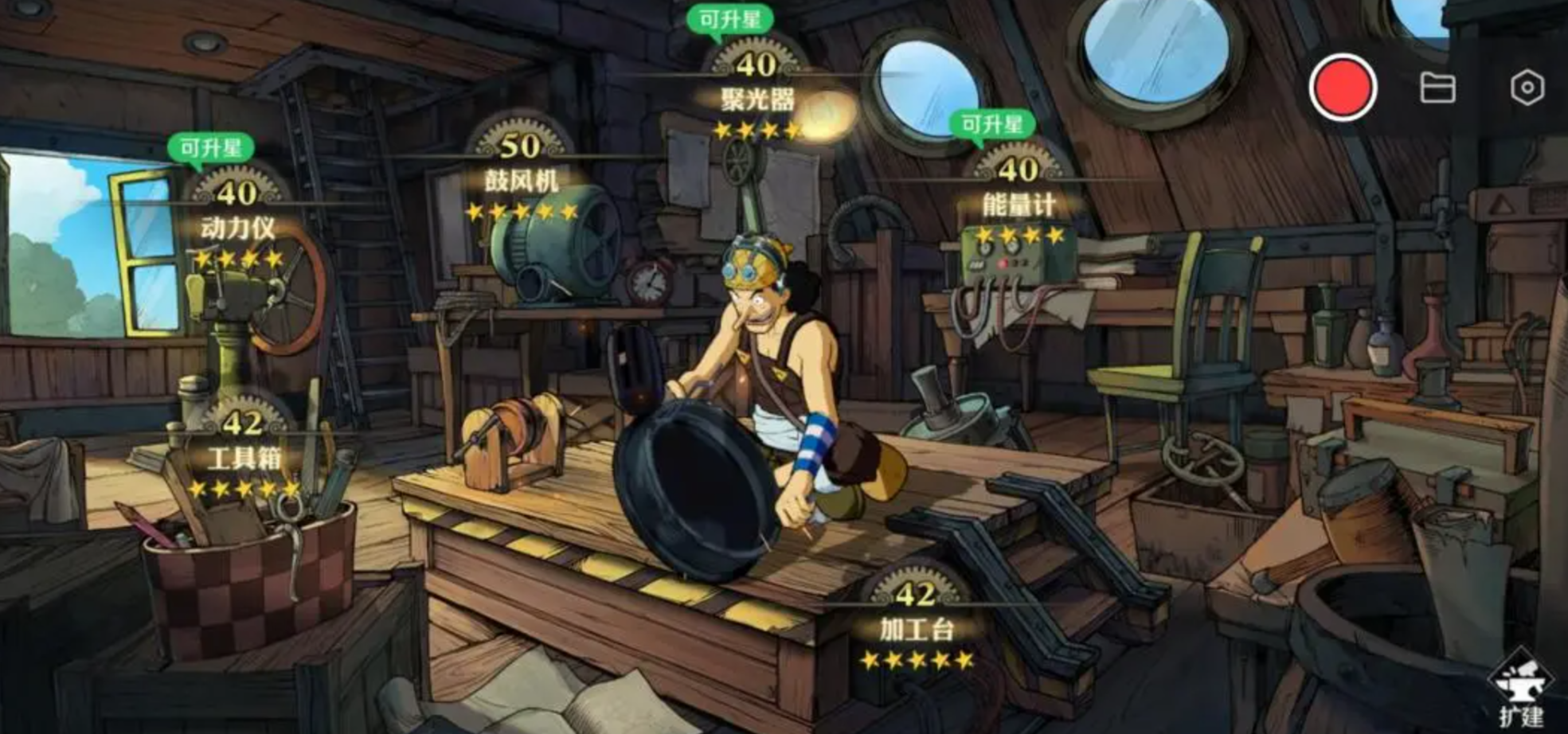The image size is (1568, 734).
Task: Tap the 可升星 bubble above 动力仪
Action: (x=211, y=148)
